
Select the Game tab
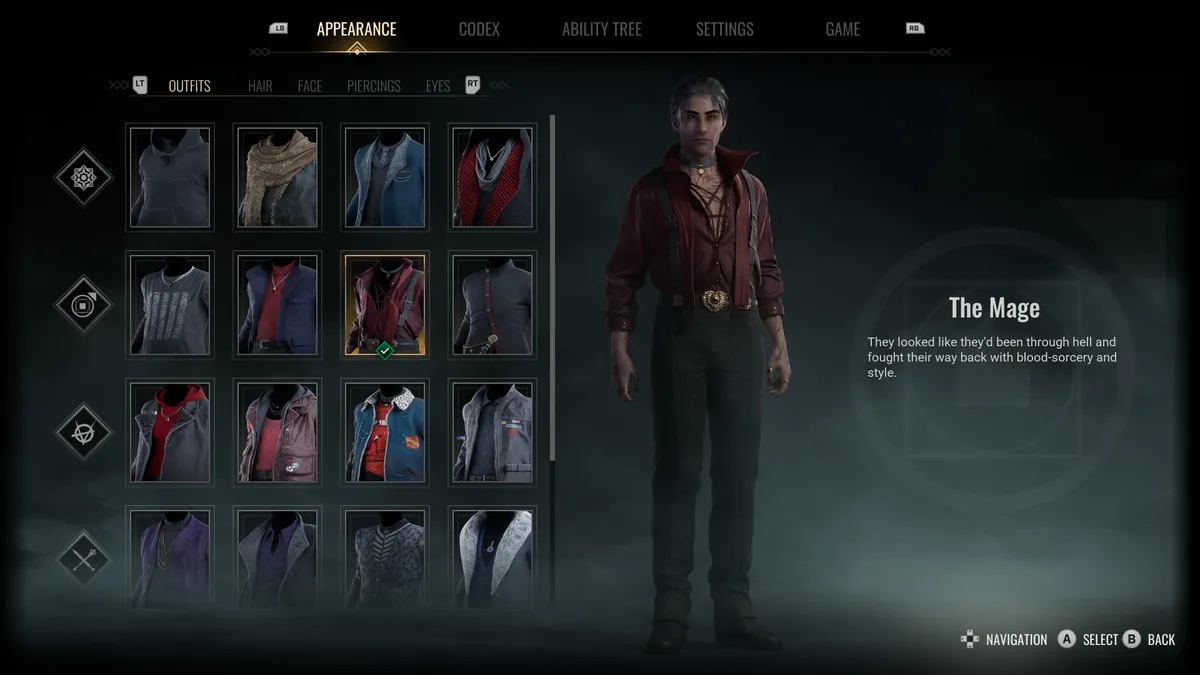pyautogui.click(x=842, y=29)
